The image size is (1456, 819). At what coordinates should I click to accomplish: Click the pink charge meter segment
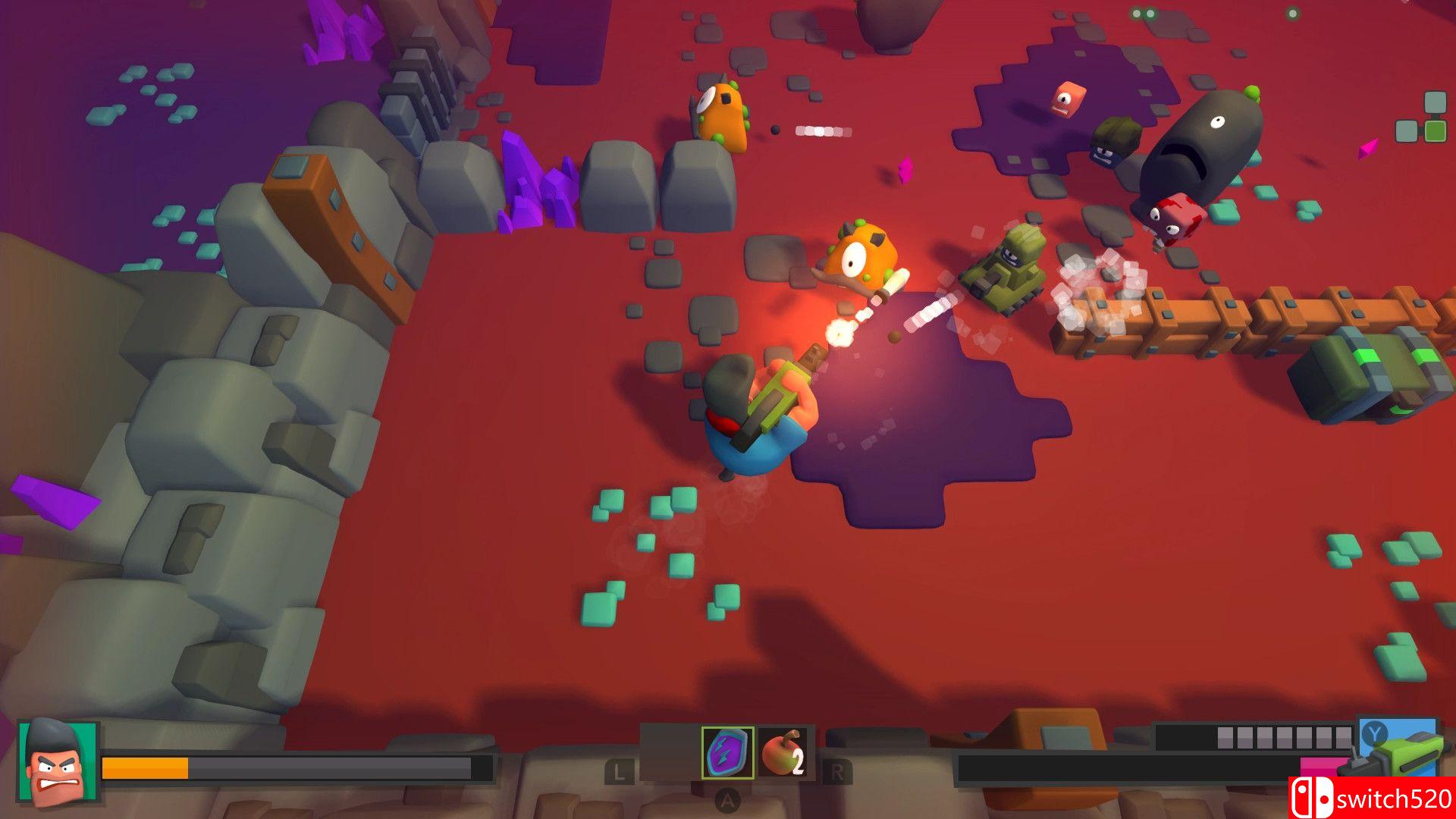pos(1319,767)
